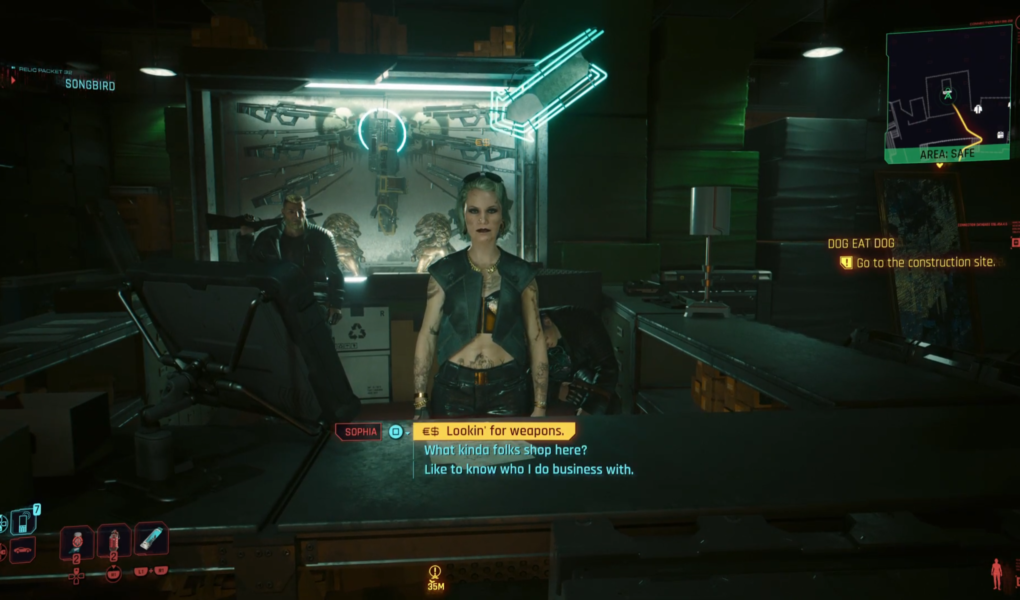Use the health inhaler quick slot
The image size is (1020, 600).
77,541
